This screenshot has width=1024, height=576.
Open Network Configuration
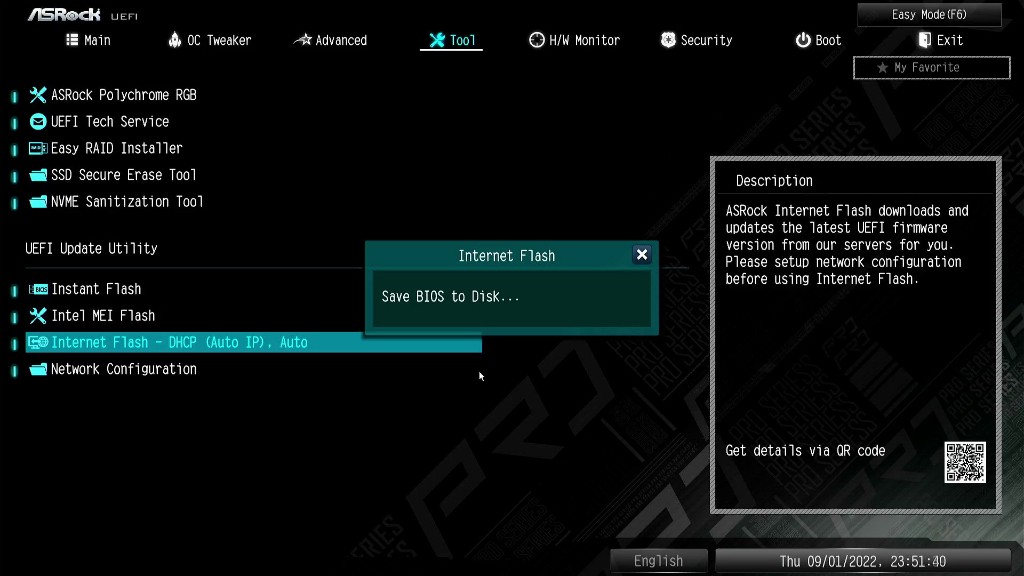click(123, 369)
